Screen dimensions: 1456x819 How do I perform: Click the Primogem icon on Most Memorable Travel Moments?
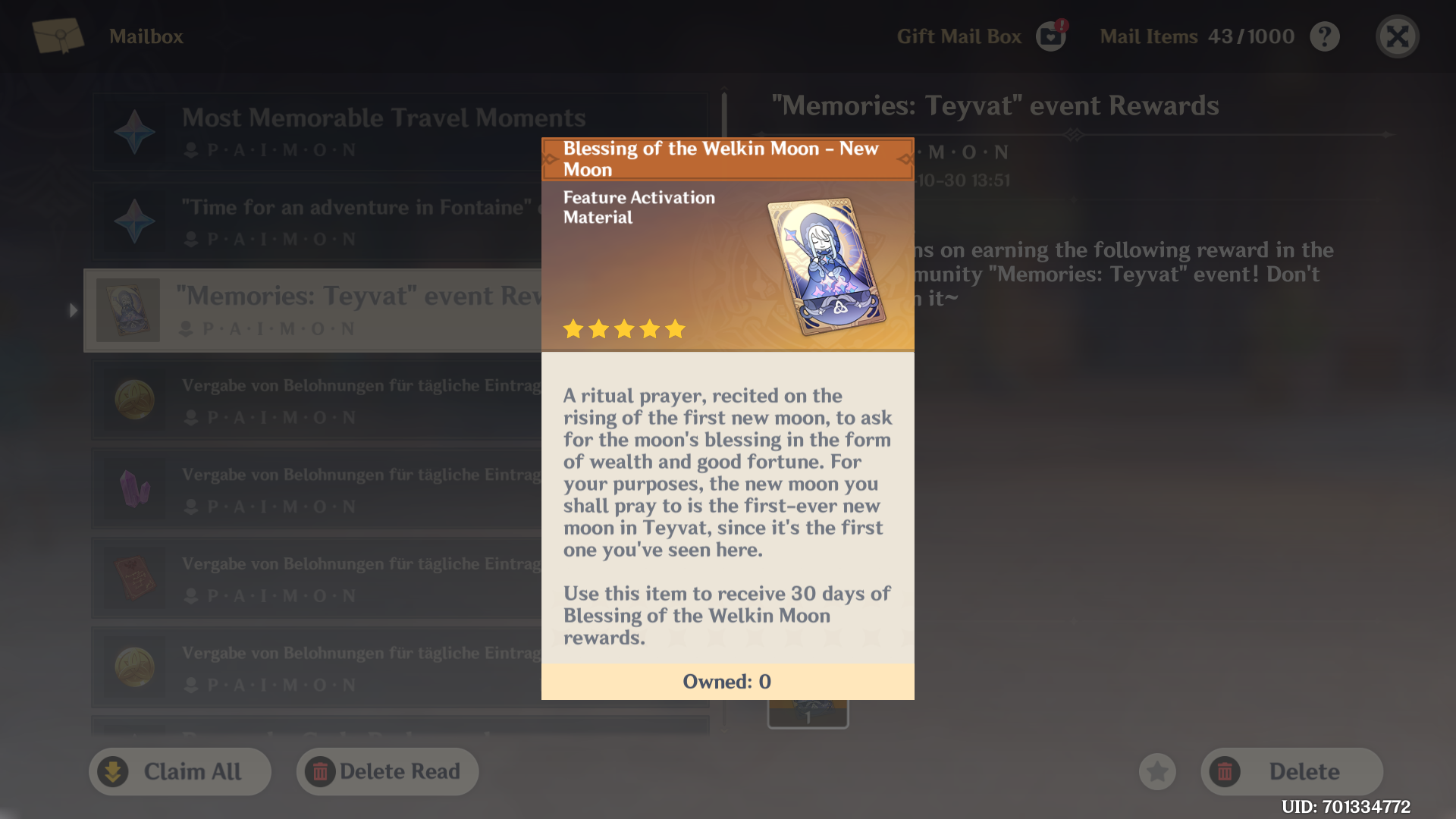click(x=134, y=132)
